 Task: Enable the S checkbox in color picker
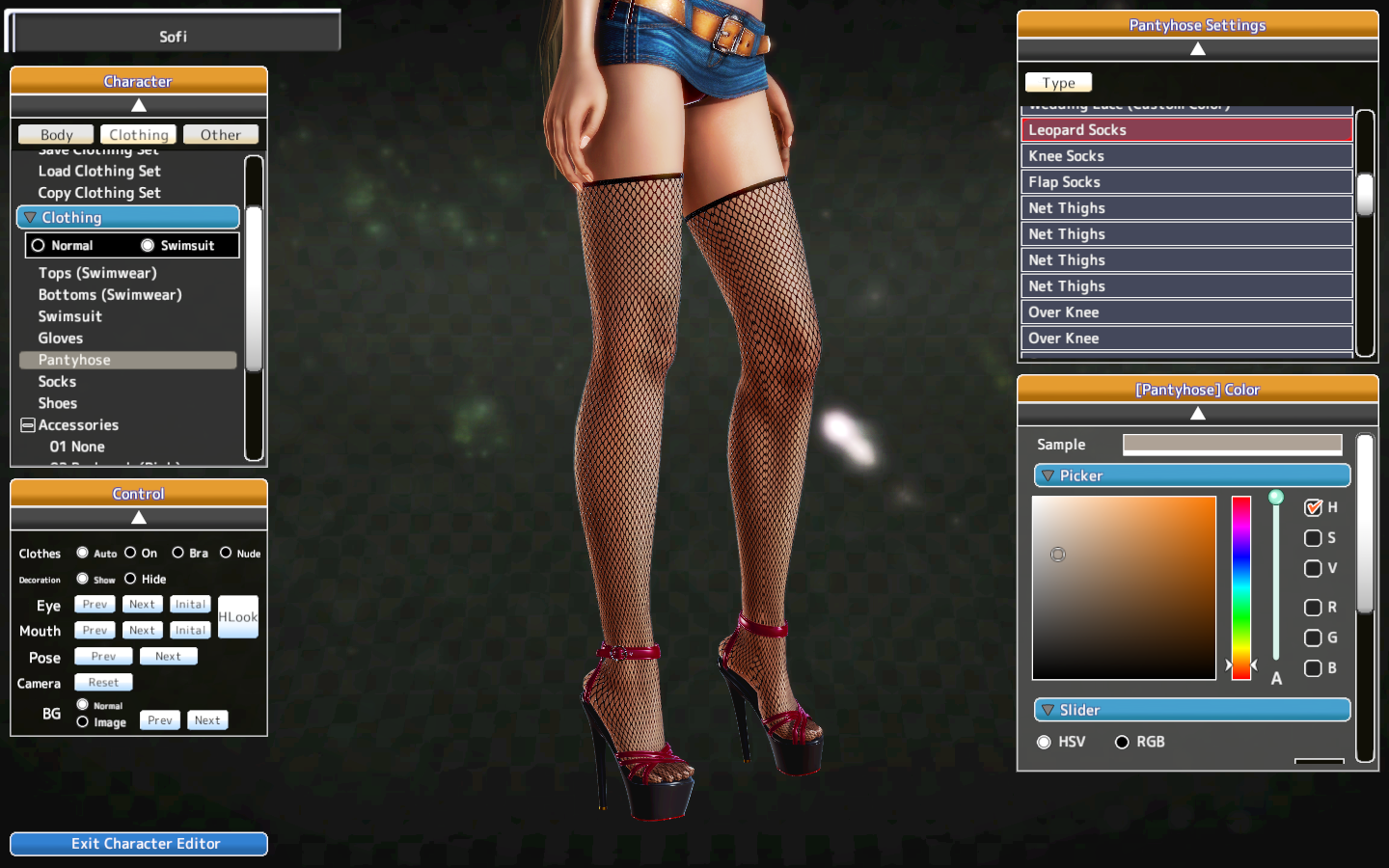click(1313, 538)
